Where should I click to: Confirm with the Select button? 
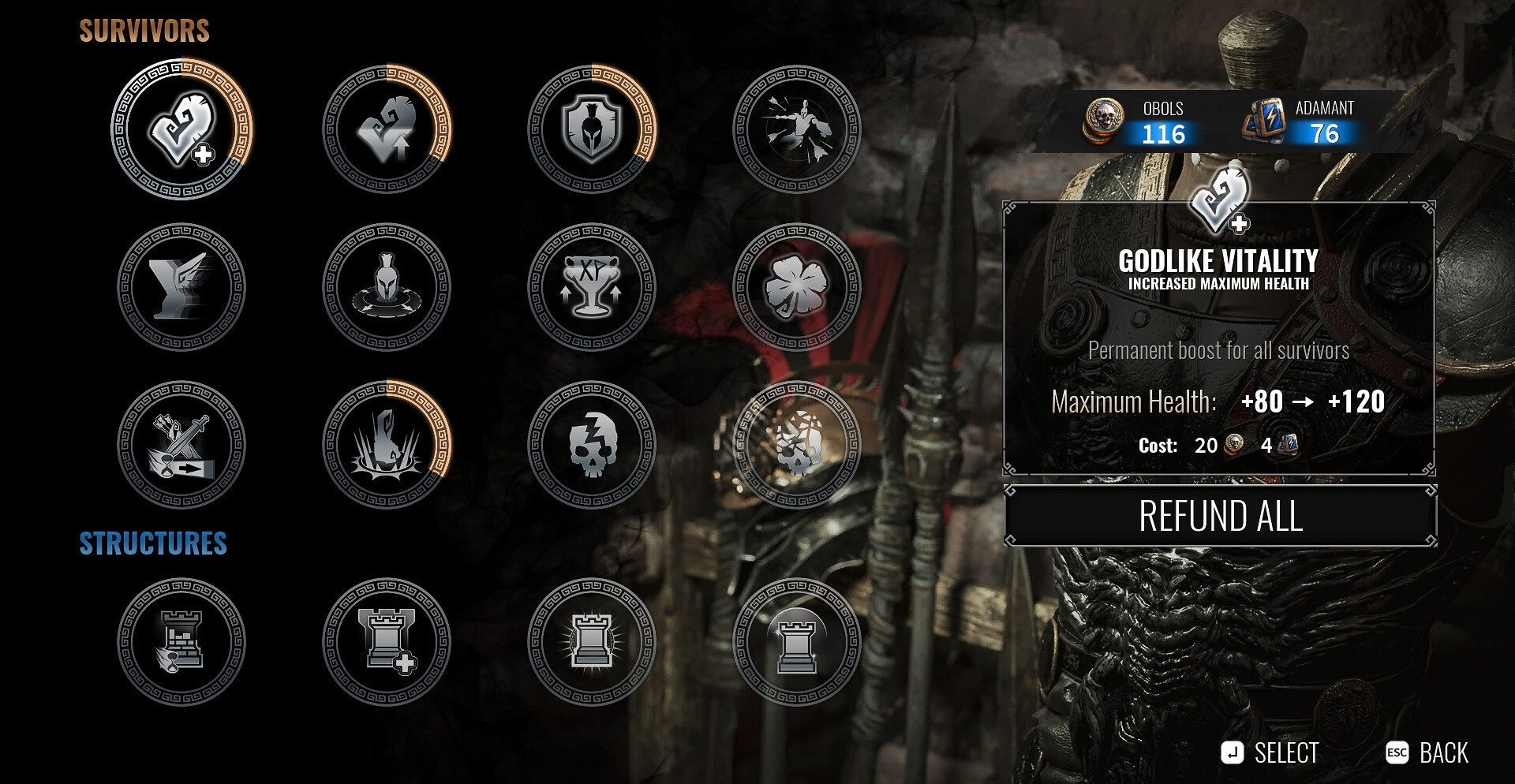1270,753
